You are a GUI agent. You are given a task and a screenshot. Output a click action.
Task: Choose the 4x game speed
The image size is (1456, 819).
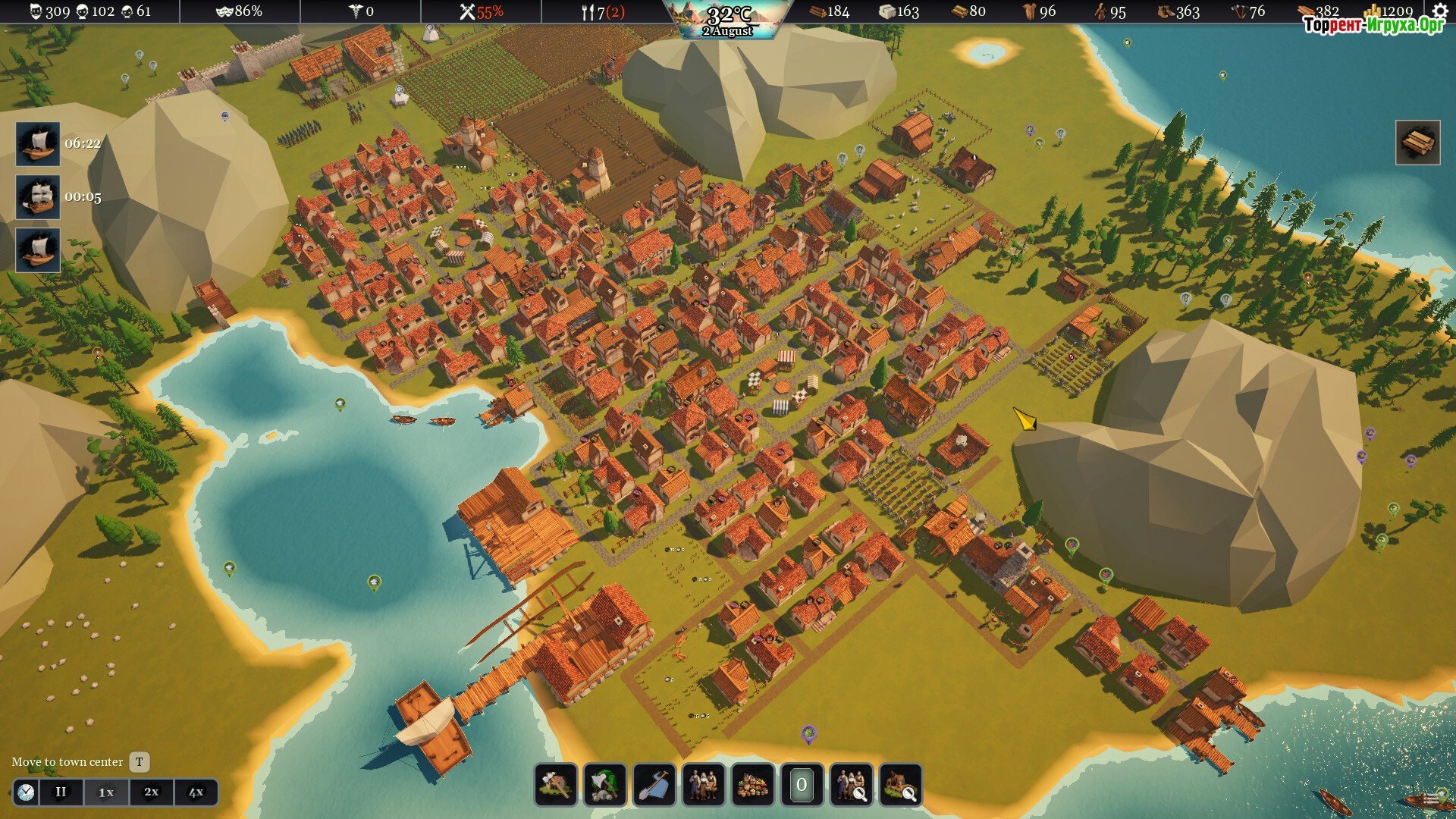click(x=196, y=792)
